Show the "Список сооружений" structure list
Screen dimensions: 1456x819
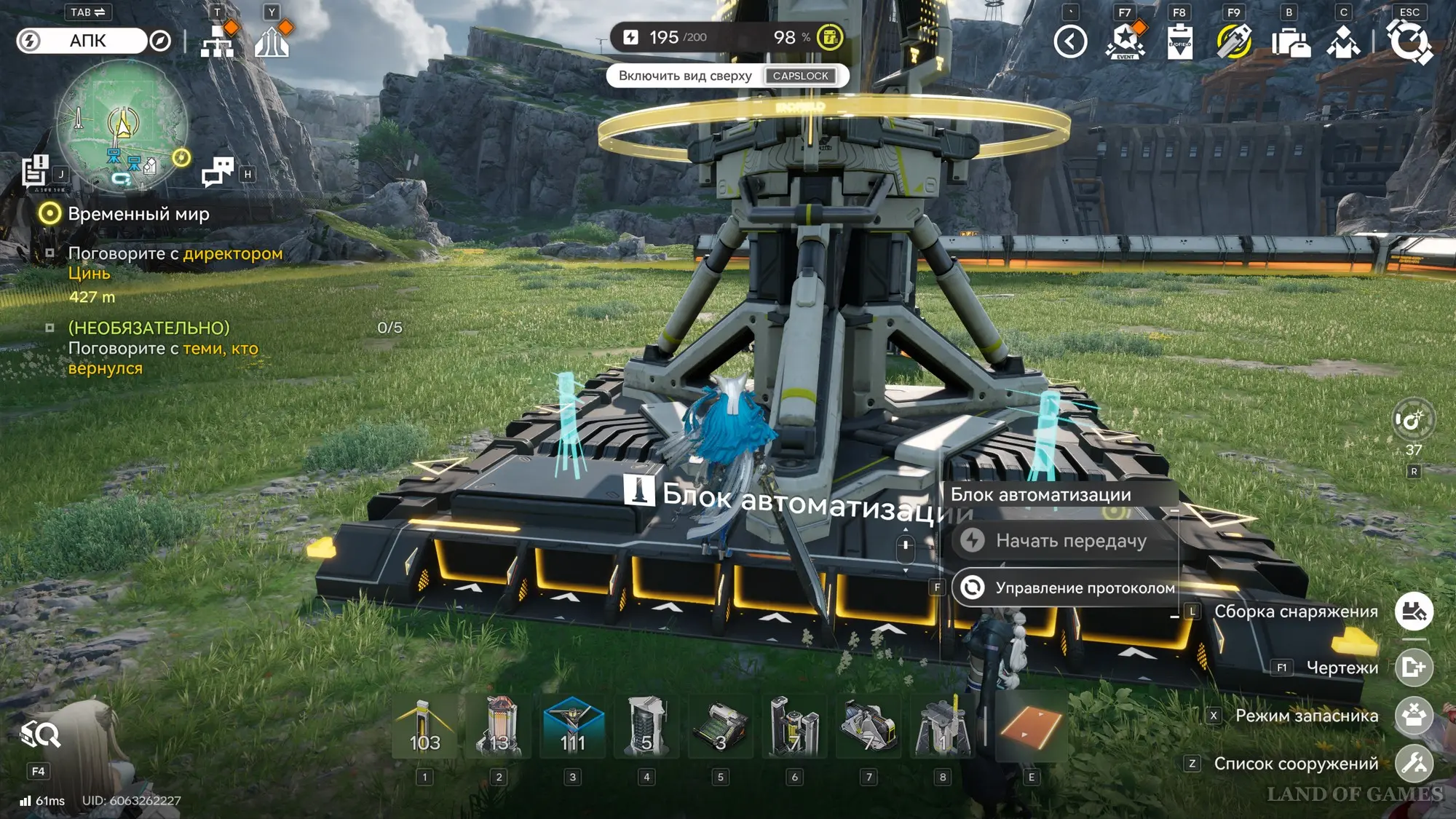1414,764
